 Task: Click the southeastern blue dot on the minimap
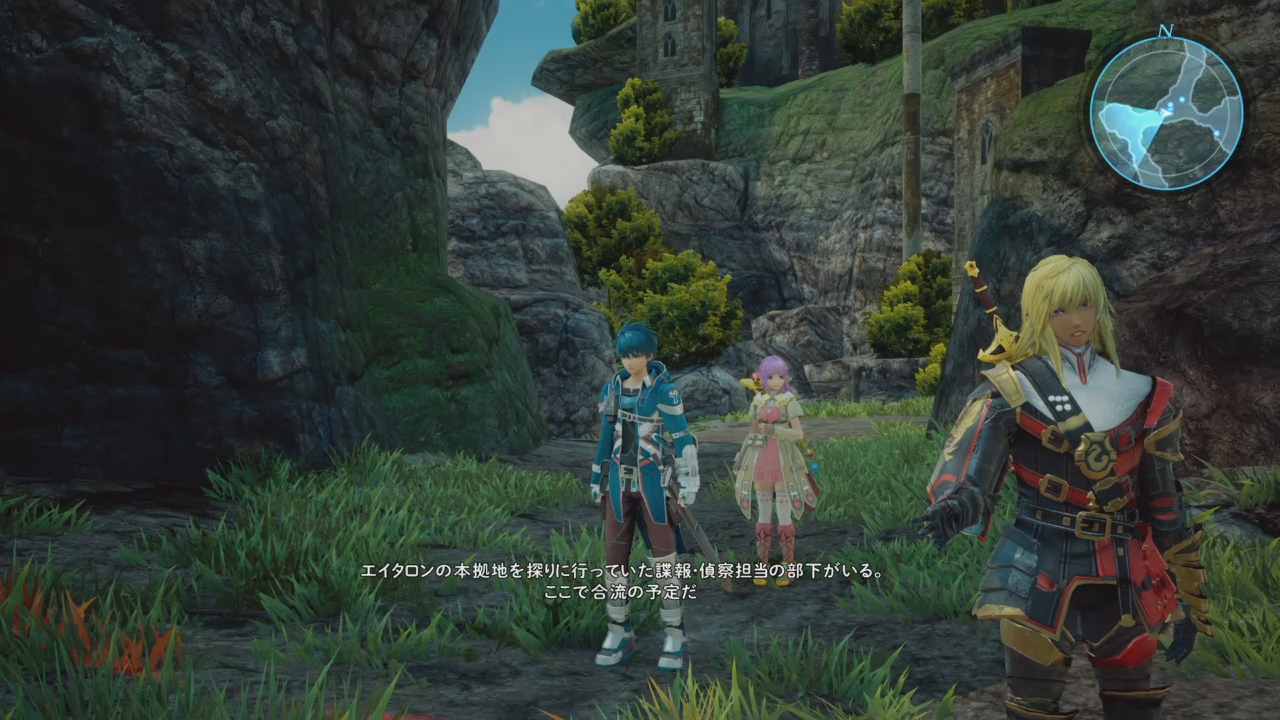click(x=1217, y=132)
